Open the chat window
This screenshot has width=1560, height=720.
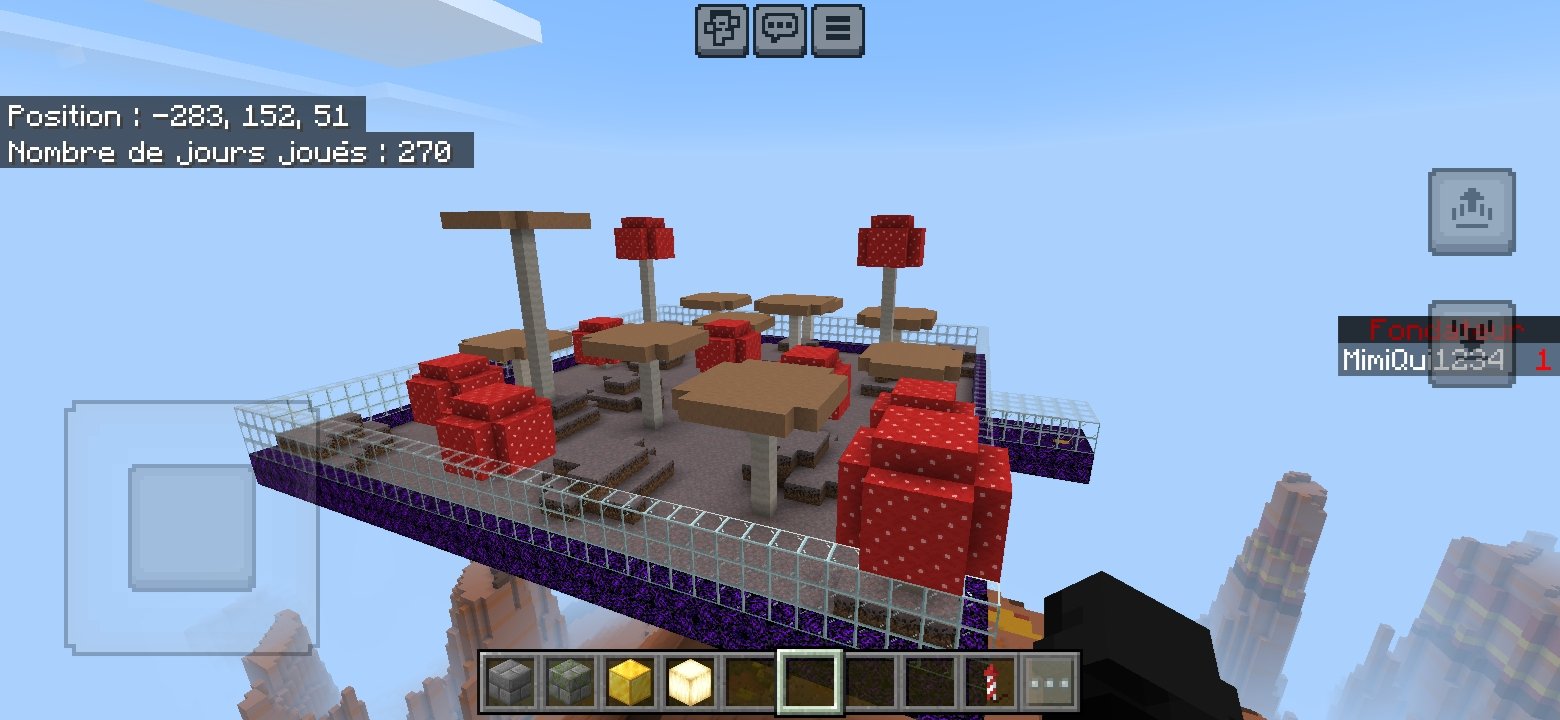(779, 29)
